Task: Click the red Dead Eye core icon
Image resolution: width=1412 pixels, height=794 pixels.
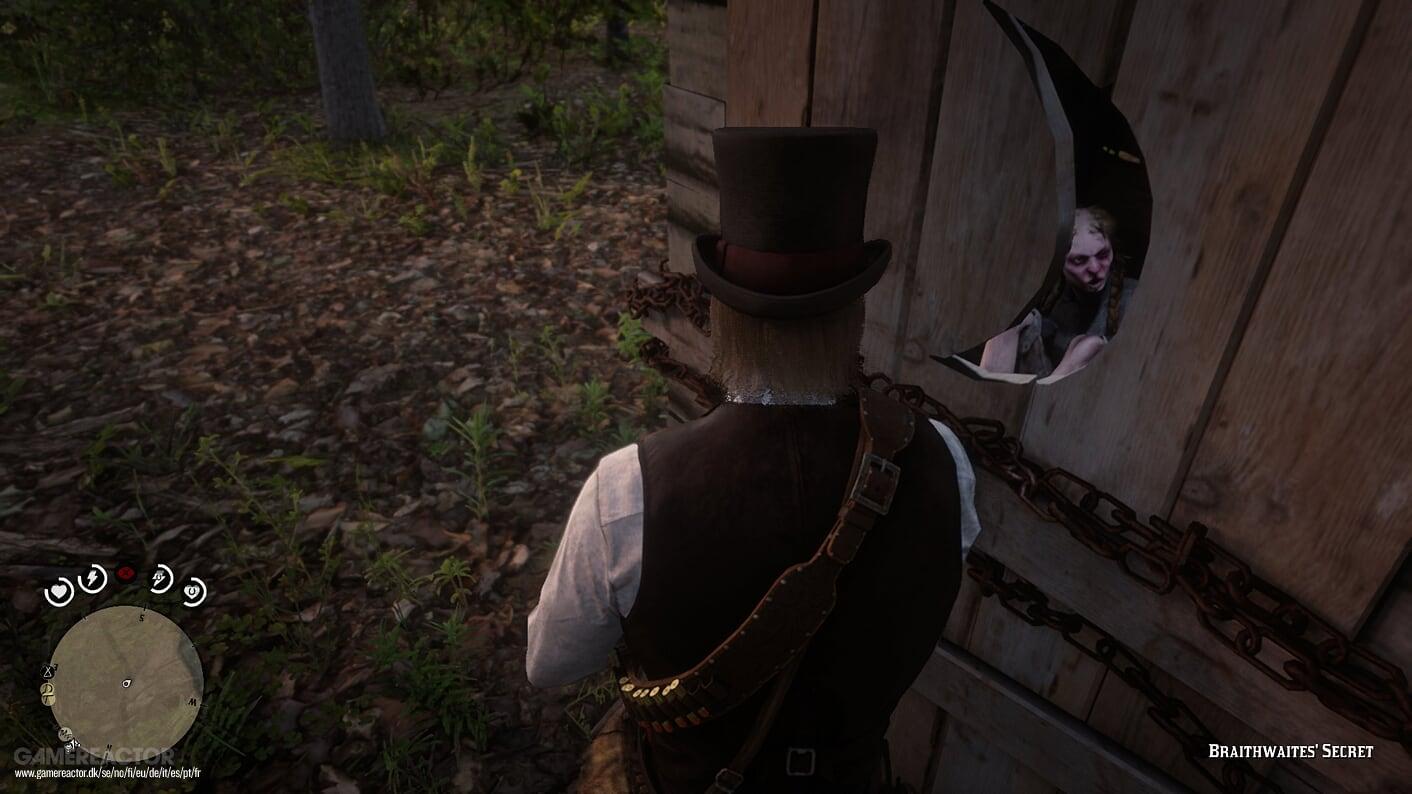Action: pyautogui.click(x=126, y=572)
